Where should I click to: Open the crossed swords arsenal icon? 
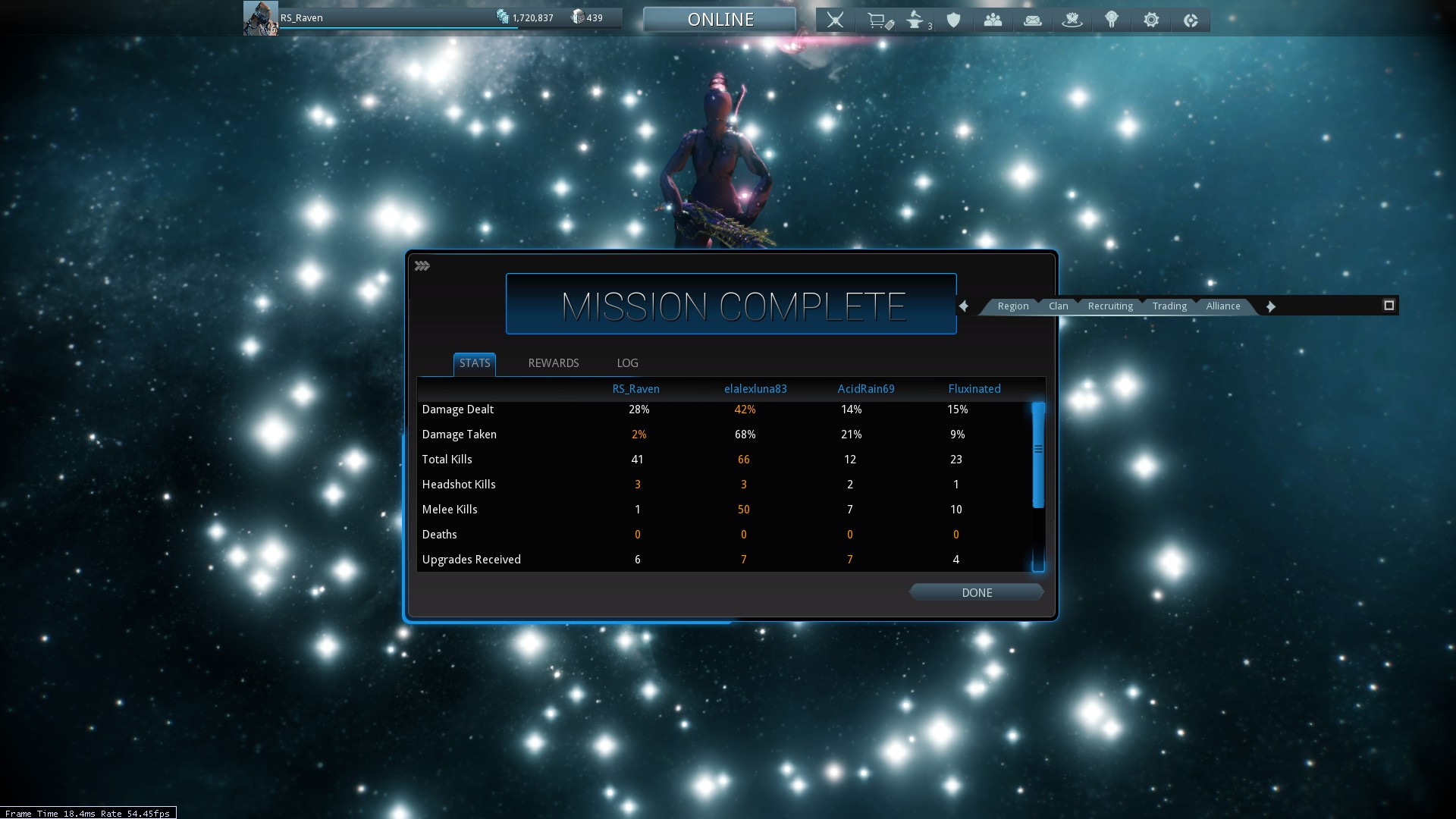835,20
